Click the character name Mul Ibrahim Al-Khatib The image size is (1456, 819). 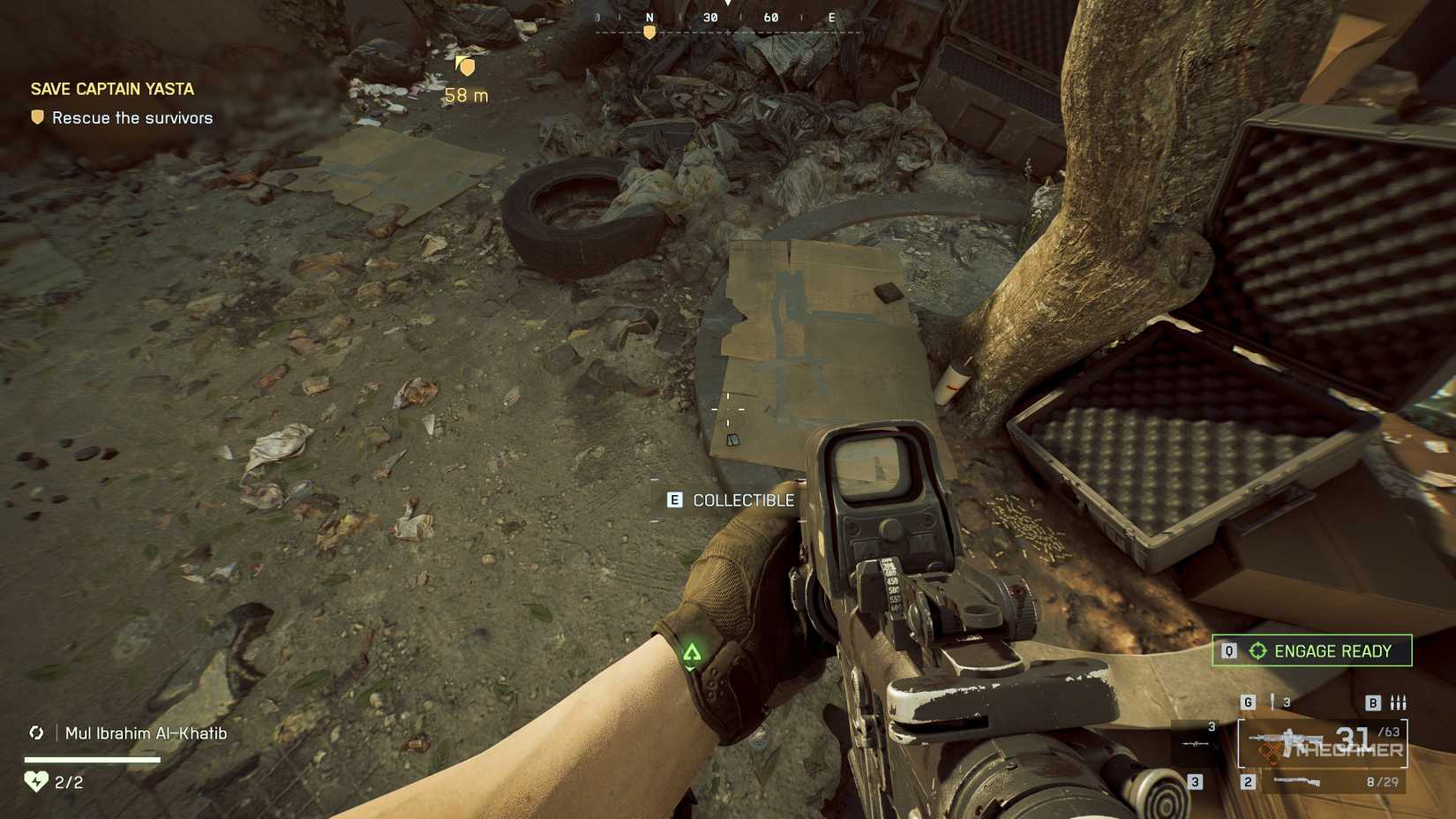(x=144, y=733)
